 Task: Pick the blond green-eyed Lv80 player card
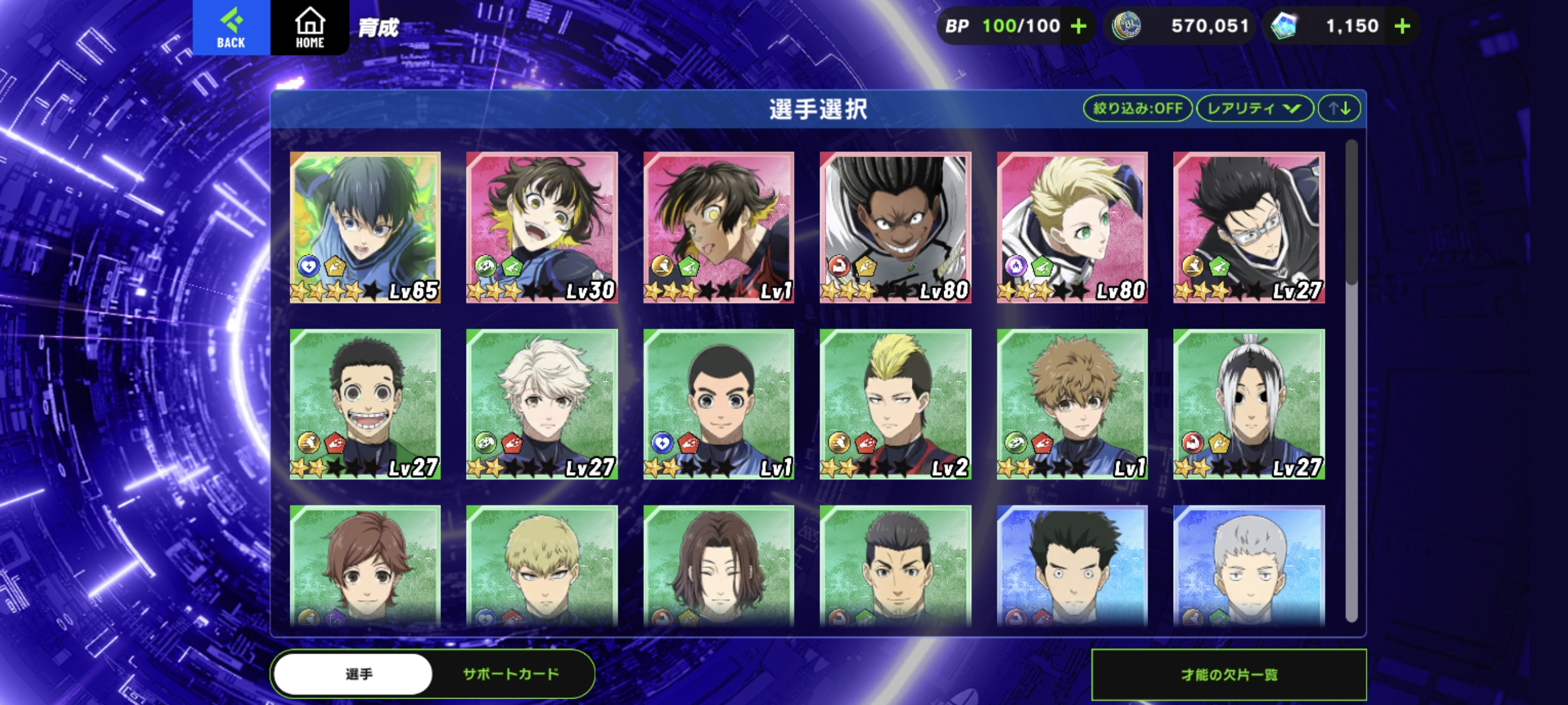(1072, 227)
